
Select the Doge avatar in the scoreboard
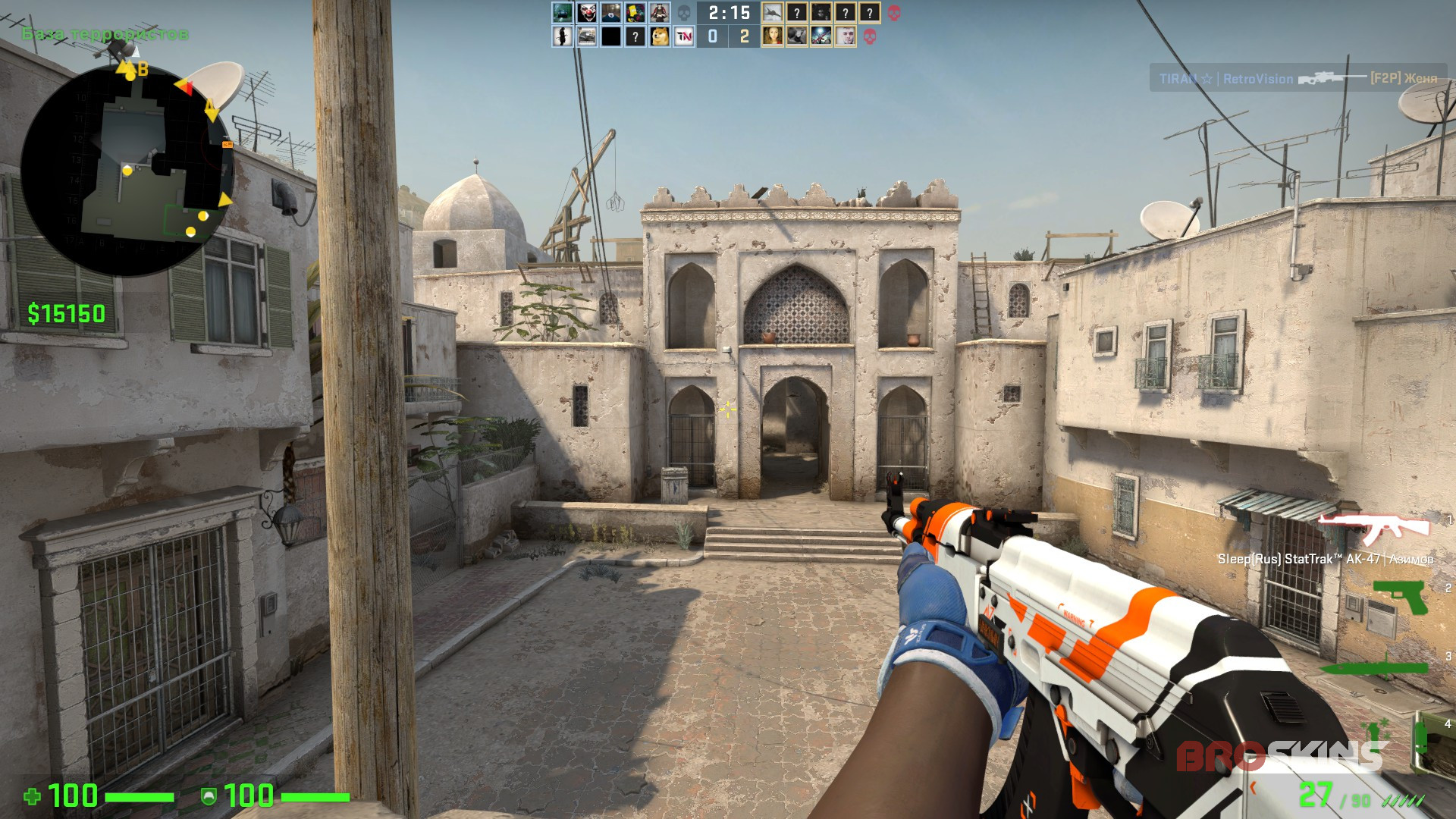click(x=660, y=36)
